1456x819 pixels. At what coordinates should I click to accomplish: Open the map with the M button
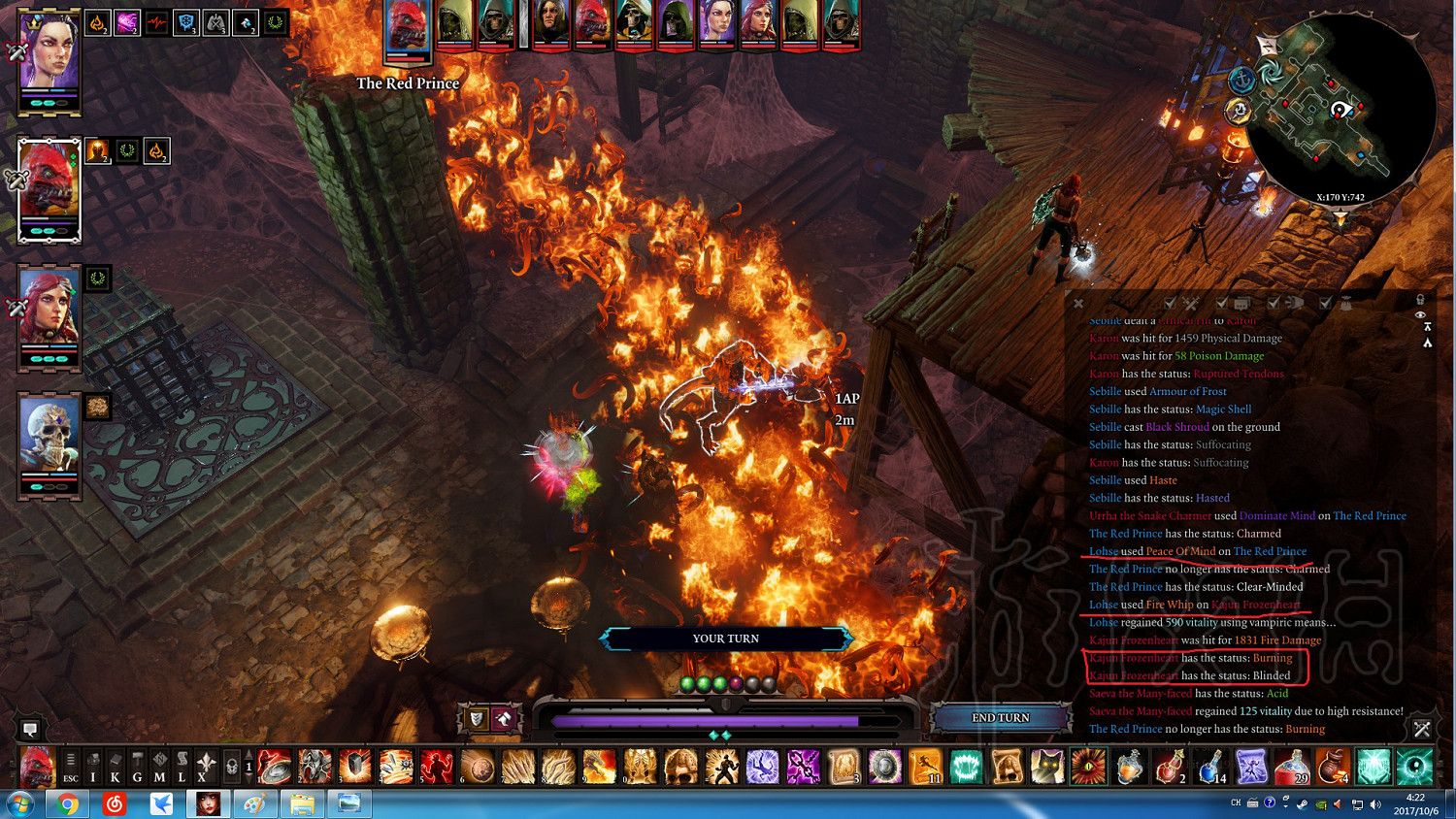[x=159, y=767]
